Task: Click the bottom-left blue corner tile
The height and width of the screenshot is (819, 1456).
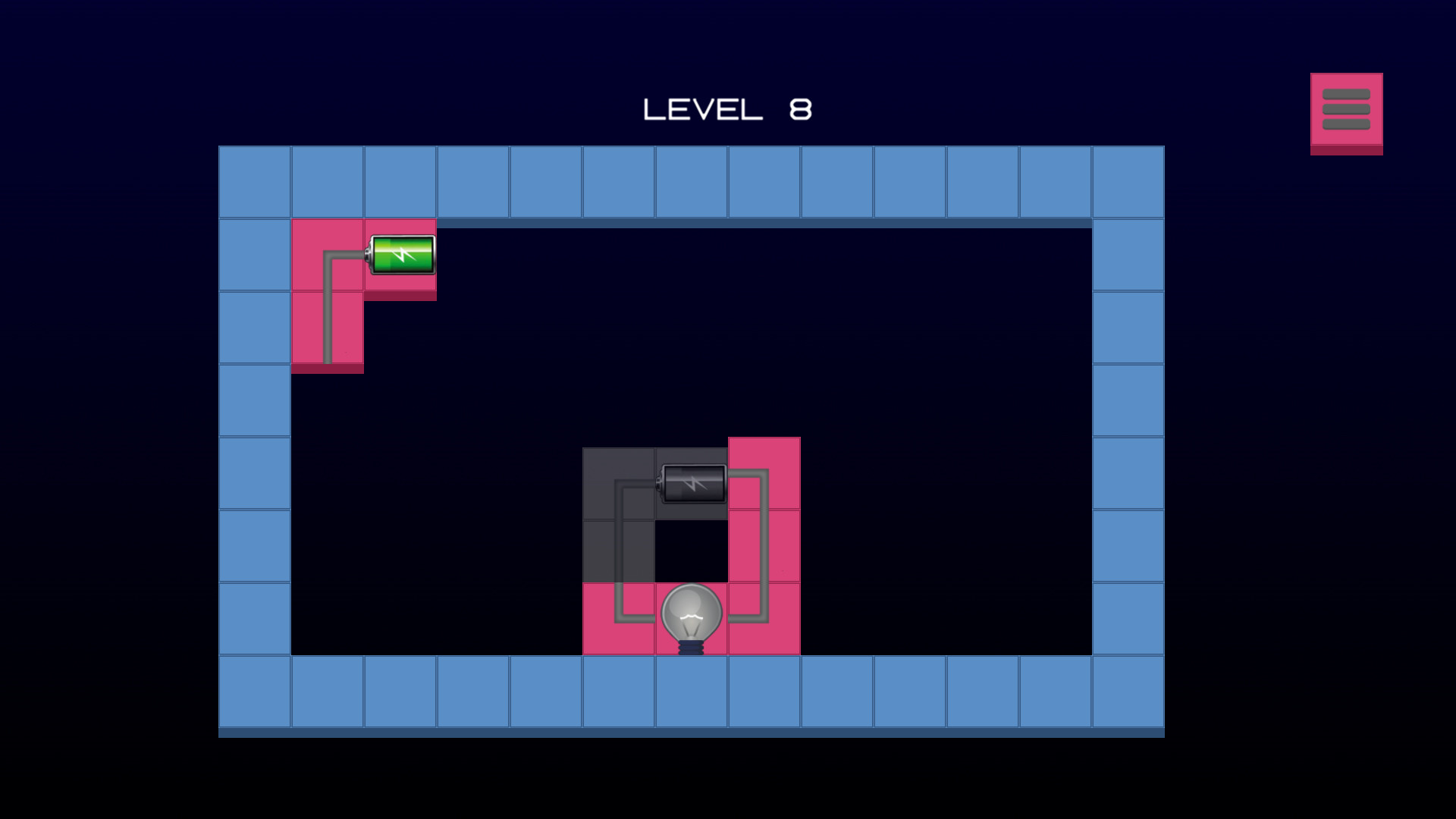Action: 255,692
